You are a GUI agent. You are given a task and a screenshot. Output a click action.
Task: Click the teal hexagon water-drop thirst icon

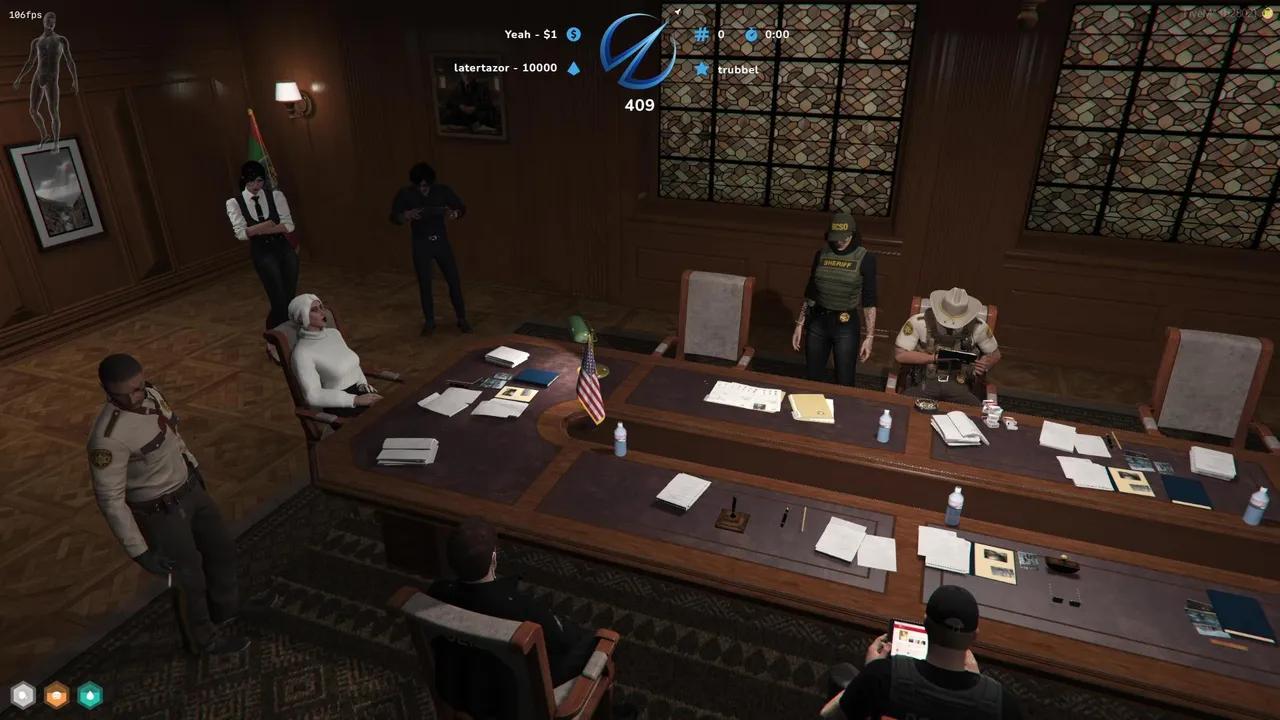point(90,694)
